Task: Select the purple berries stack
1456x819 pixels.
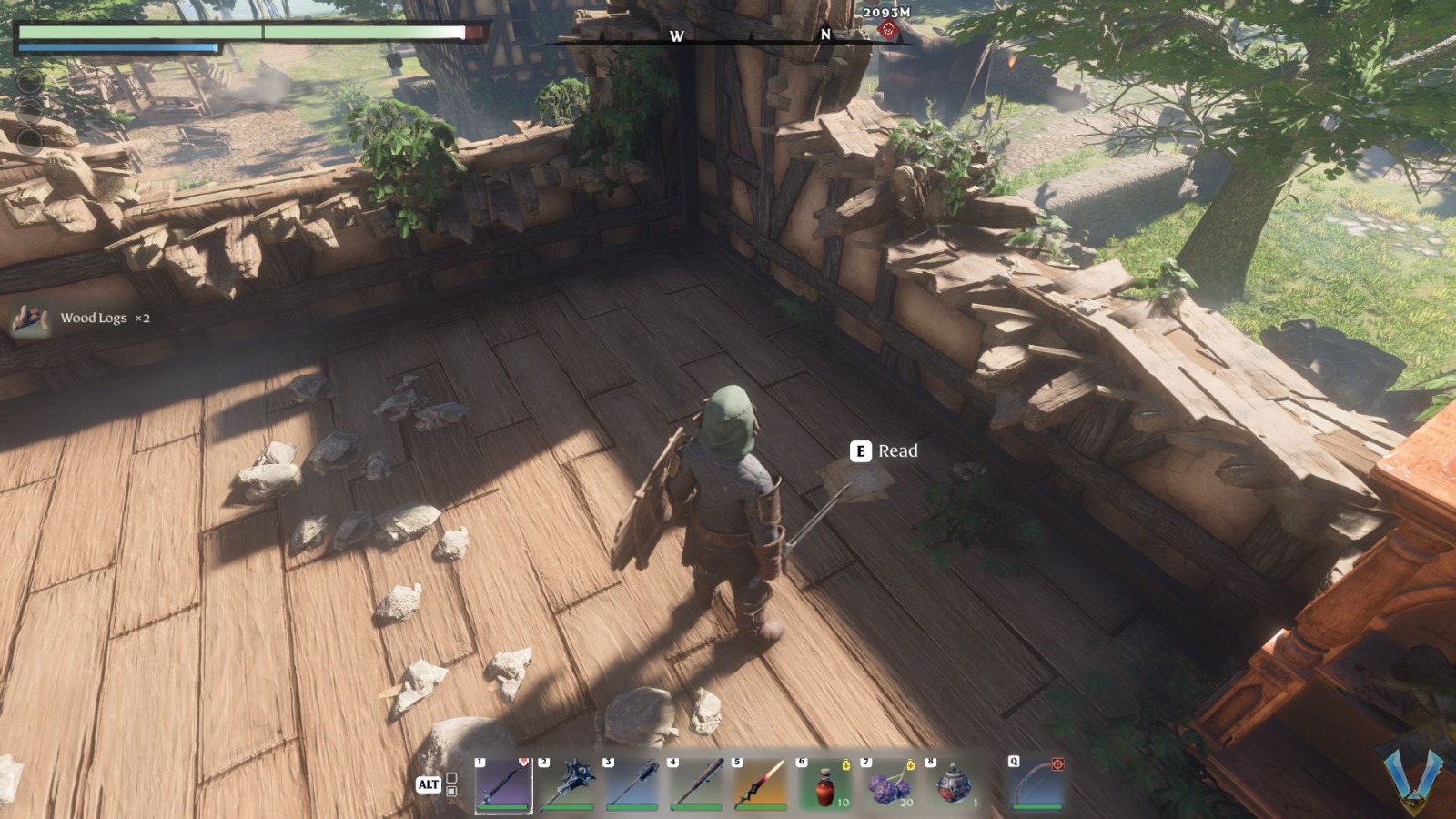Action: click(890, 784)
